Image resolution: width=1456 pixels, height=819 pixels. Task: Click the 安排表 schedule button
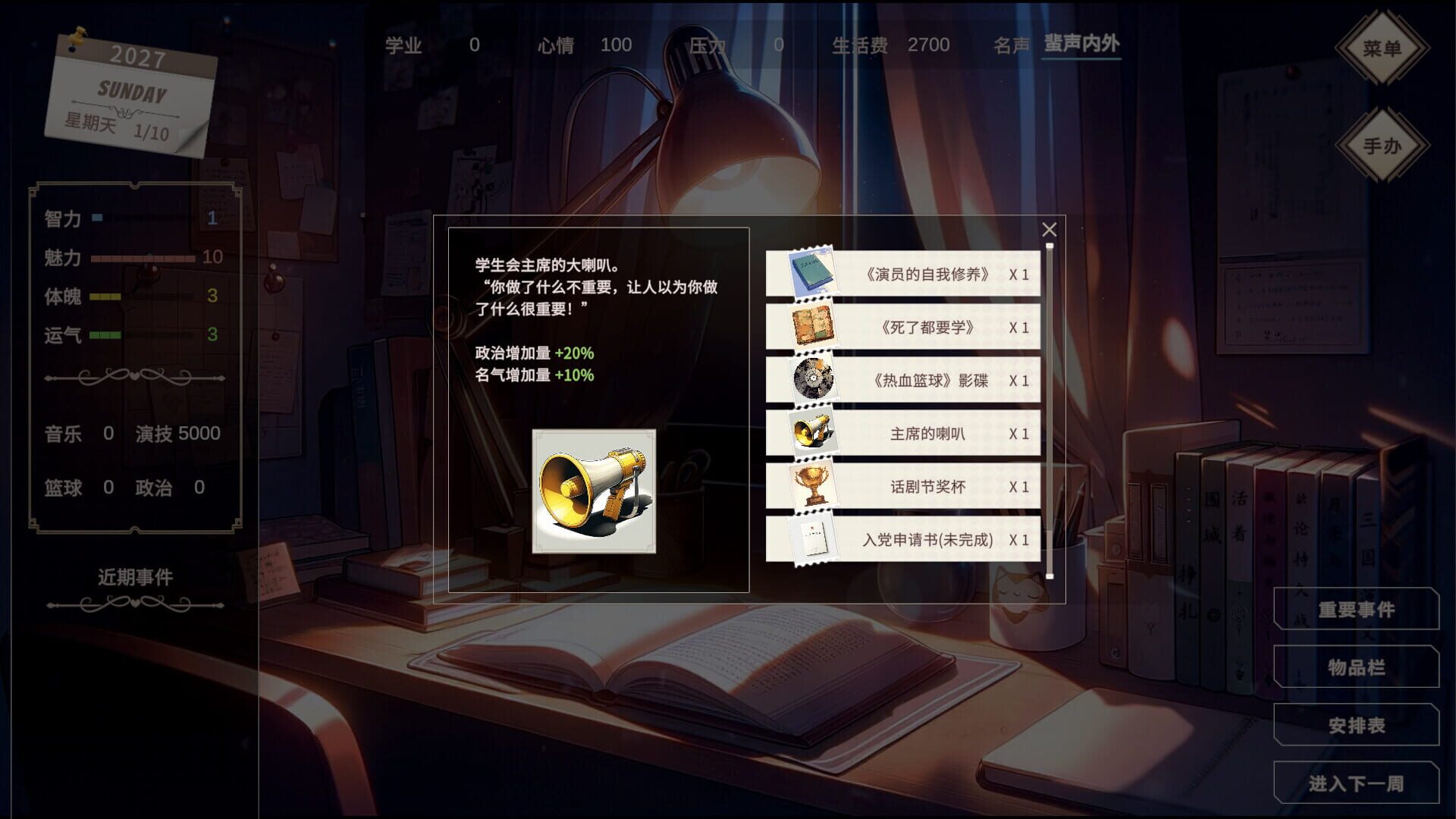tap(1356, 725)
